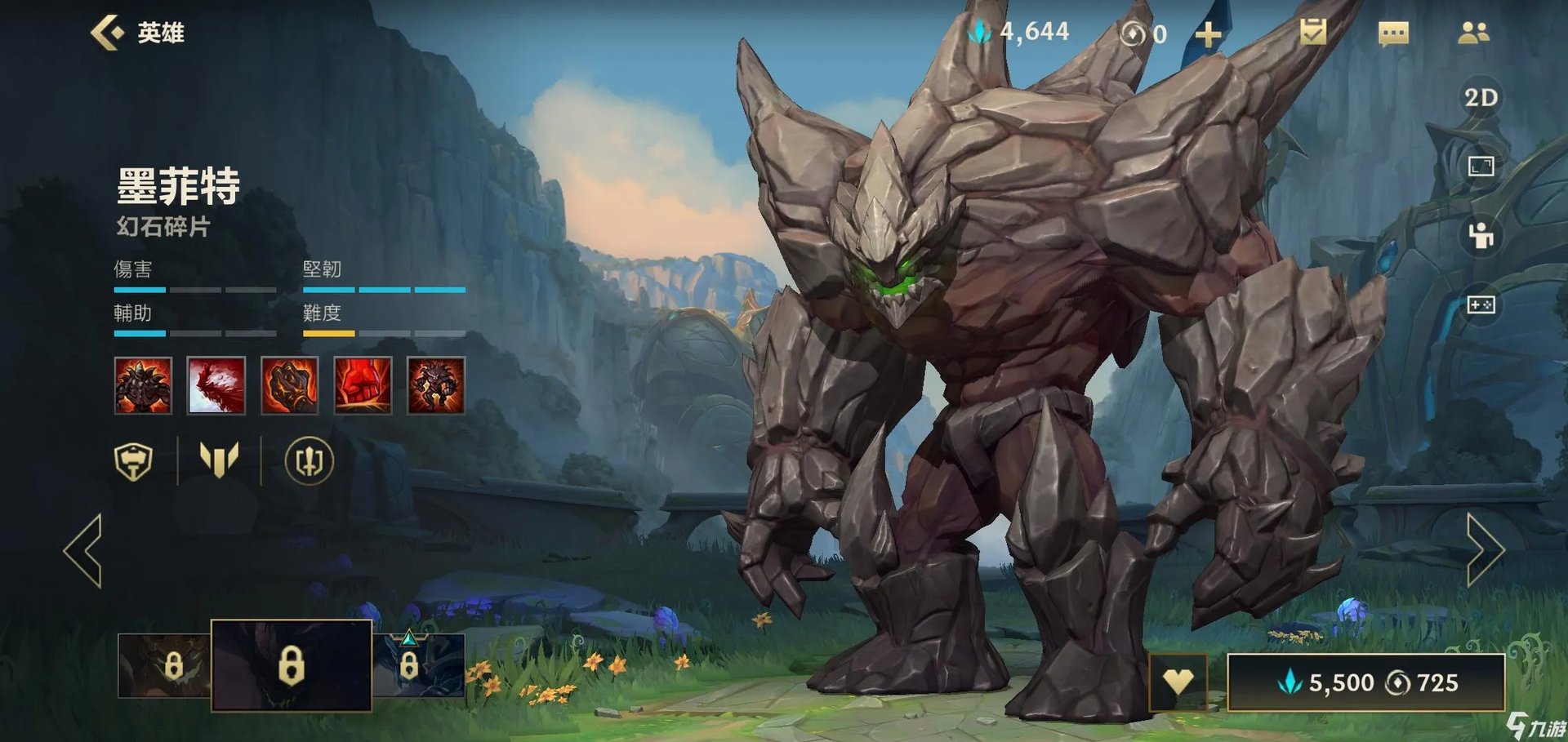The height and width of the screenshot is (742, 1568).
Task: Open the friends list icon
Action: pyautogui.click(x=1473, y=33)
